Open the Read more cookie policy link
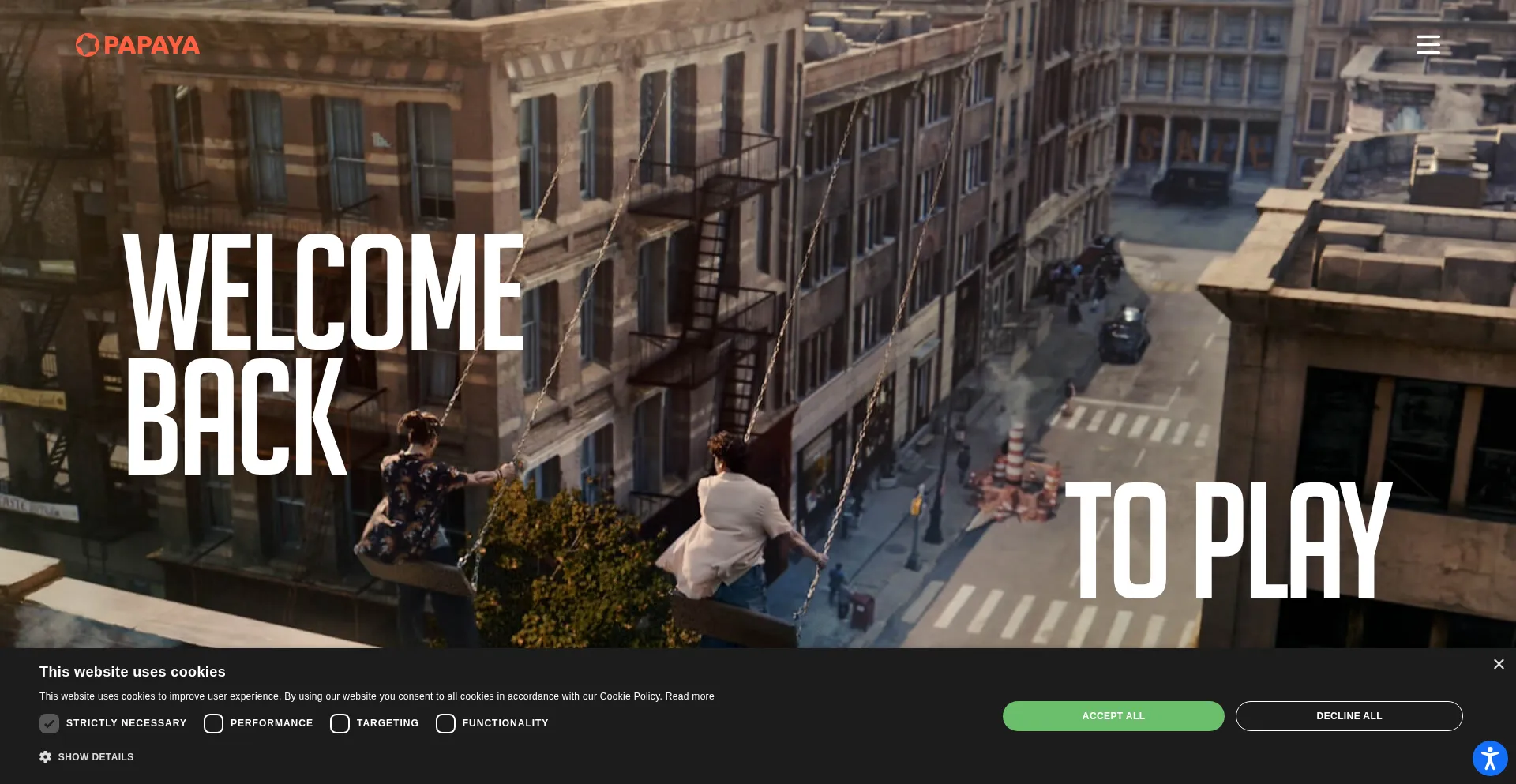This screenshot has height=784, width=1516. [689, 696]
